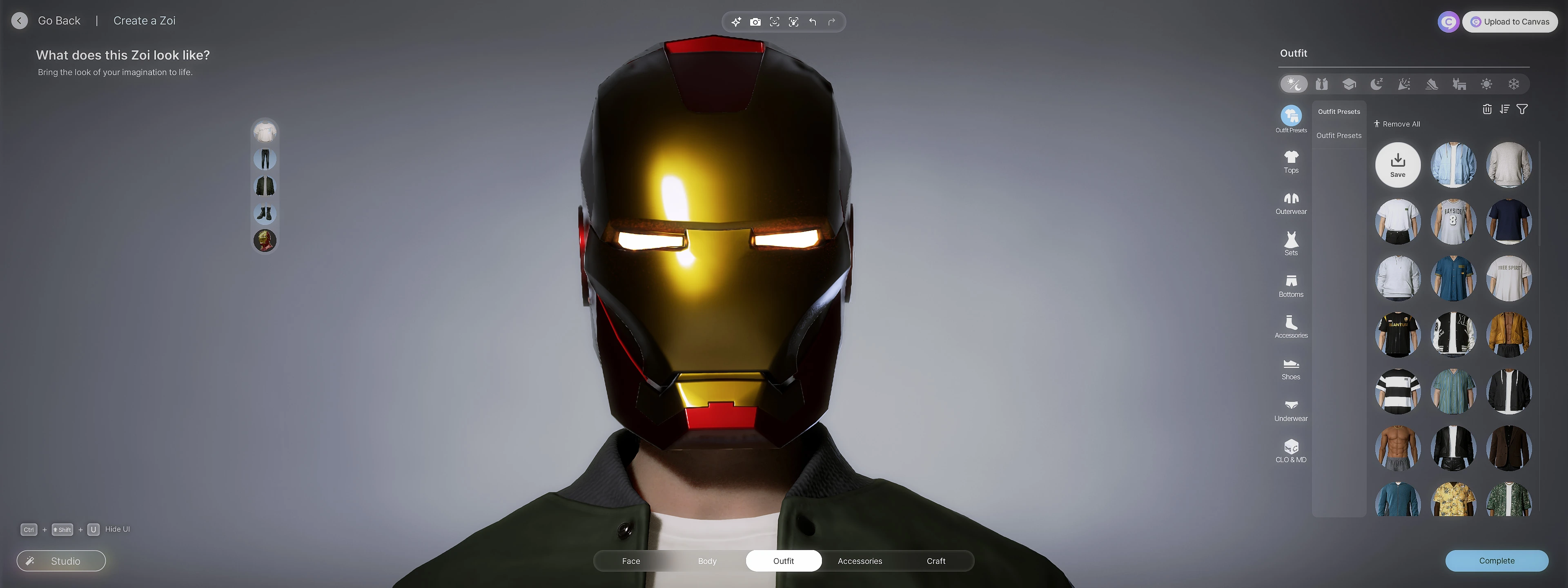Choose the Outerwear category

click(1290, 203)
